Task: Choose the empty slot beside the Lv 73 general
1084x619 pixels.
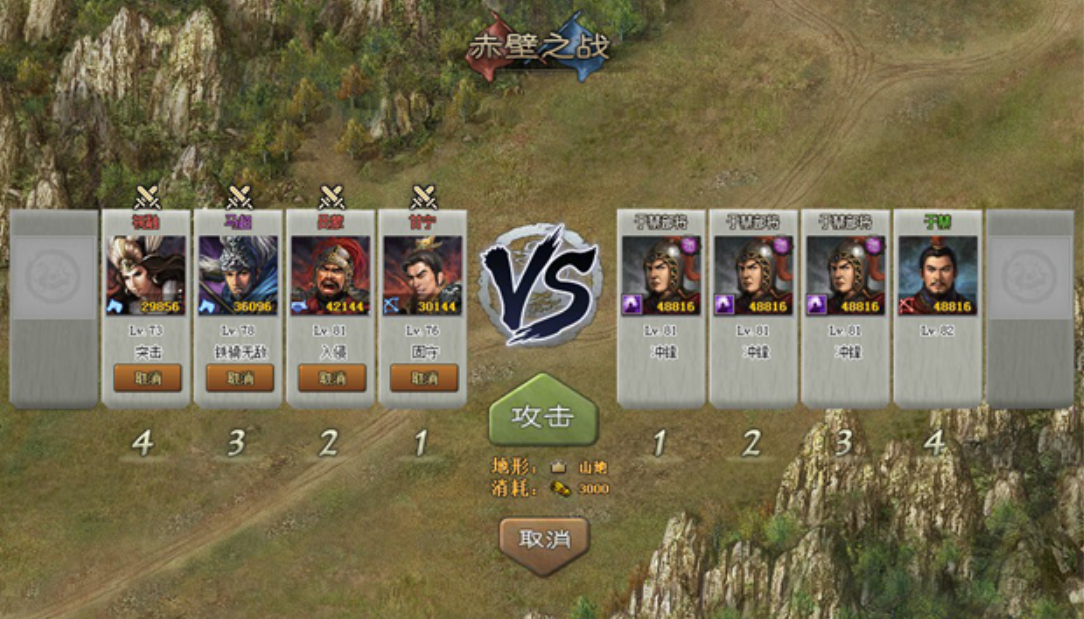Action: tap(54, 308)
